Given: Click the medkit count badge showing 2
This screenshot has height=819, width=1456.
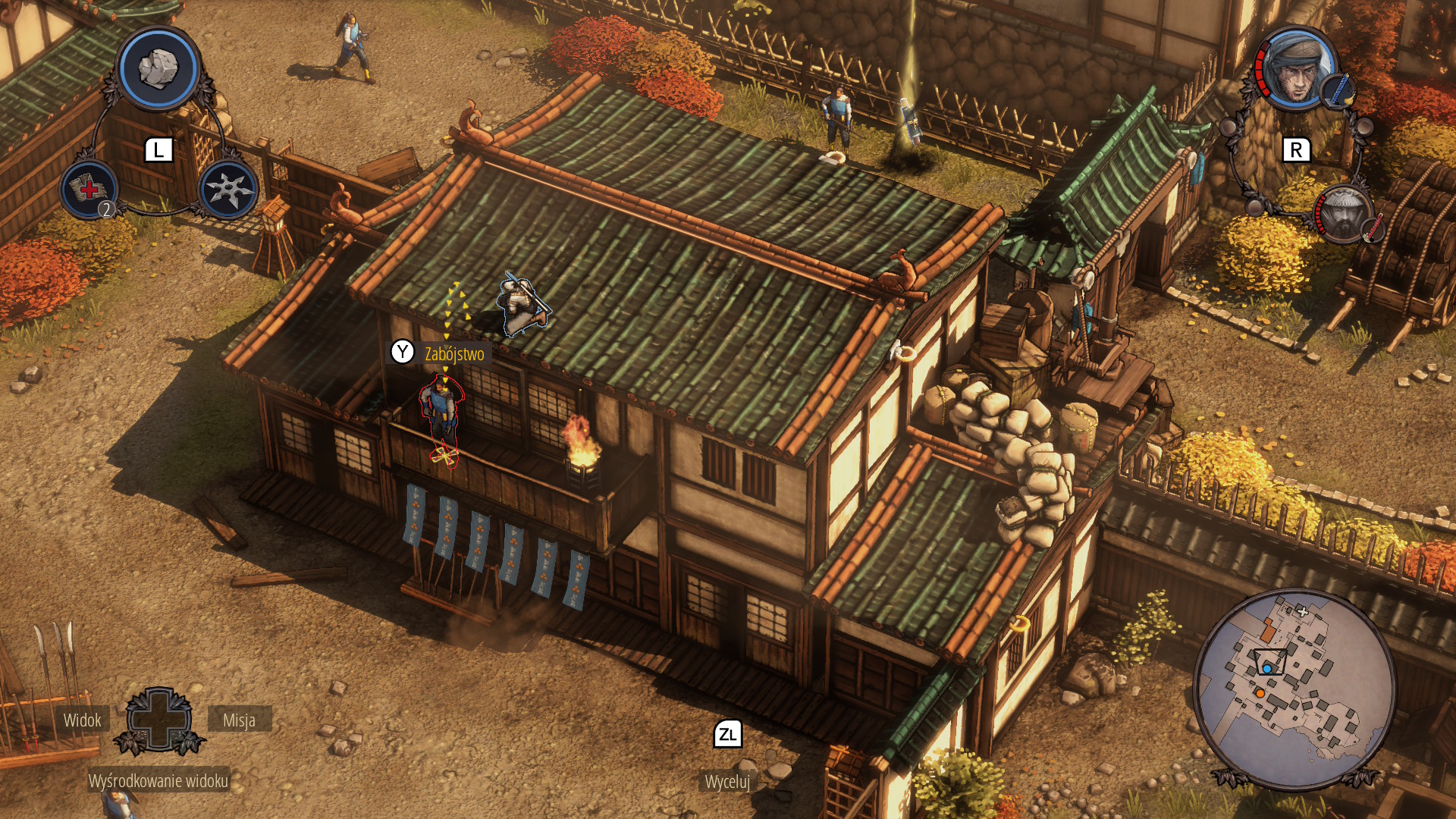Looking at the screenshot, I should [106, 208].
